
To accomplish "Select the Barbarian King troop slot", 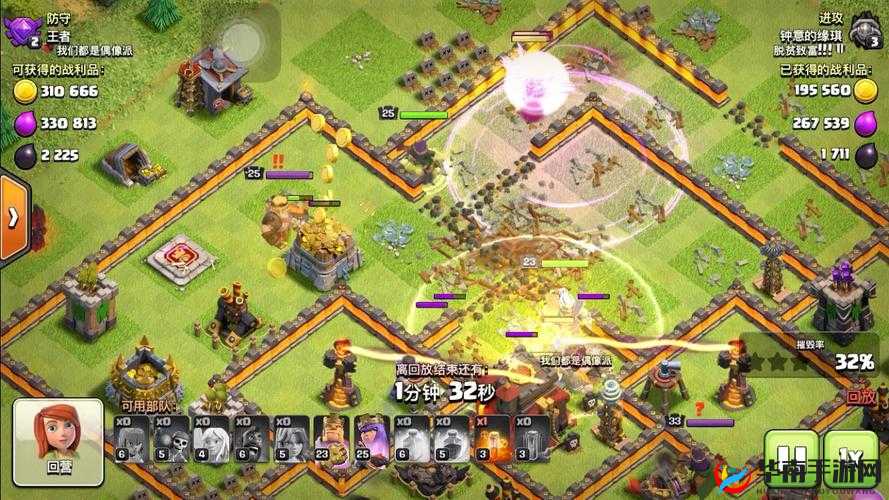I will tap(328, 440).
